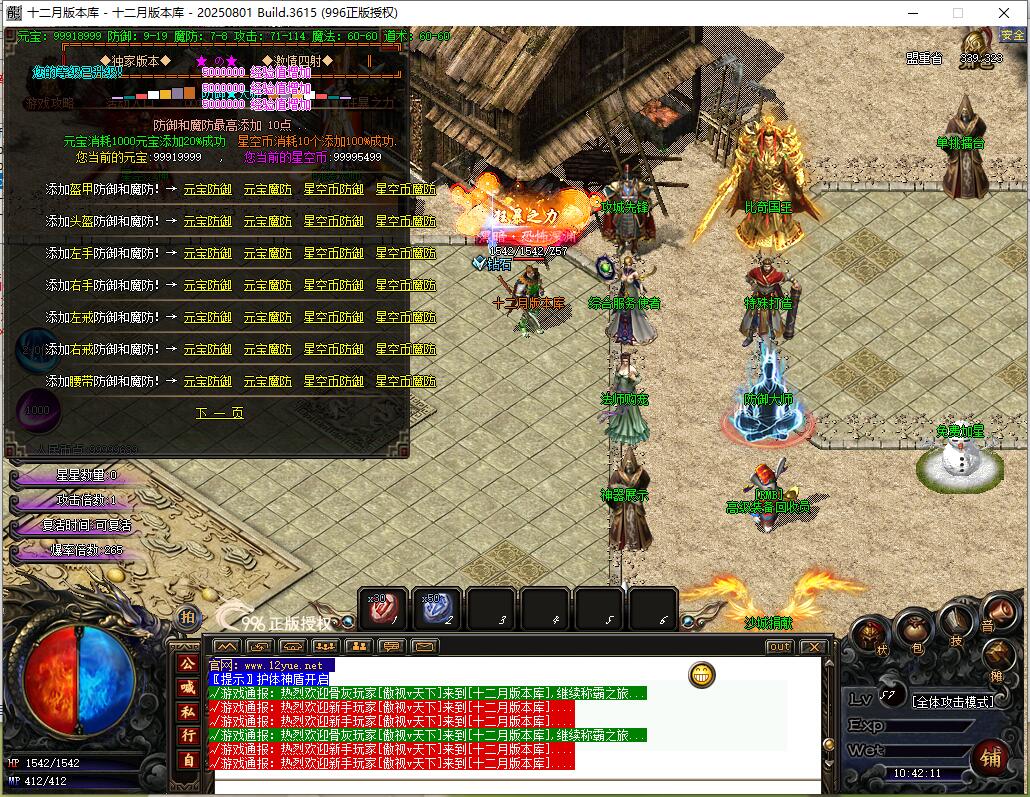Open the shop with the round 铺 button
This screenshot has width=1030, height=797.
[x=989, y=758]
